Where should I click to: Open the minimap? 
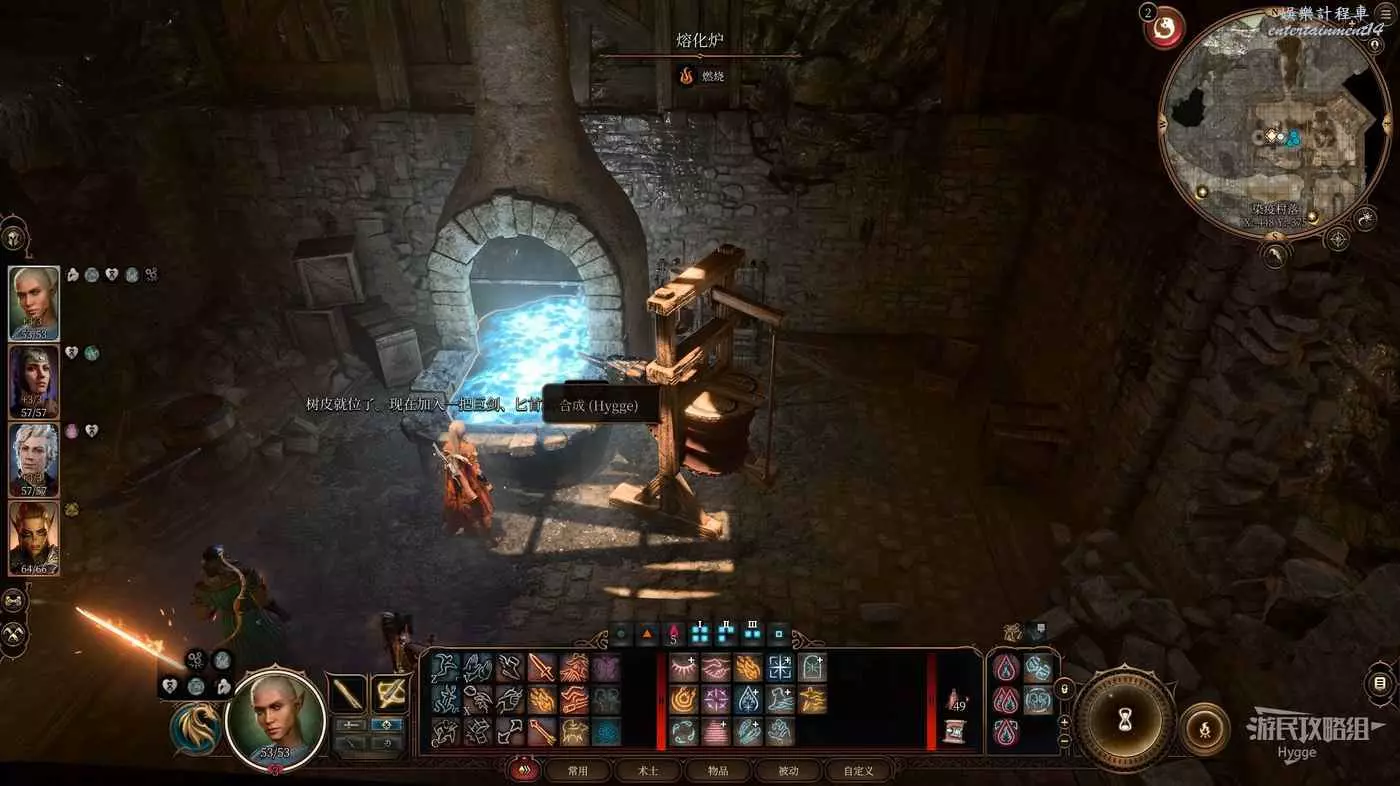(x=1267, y=127)
